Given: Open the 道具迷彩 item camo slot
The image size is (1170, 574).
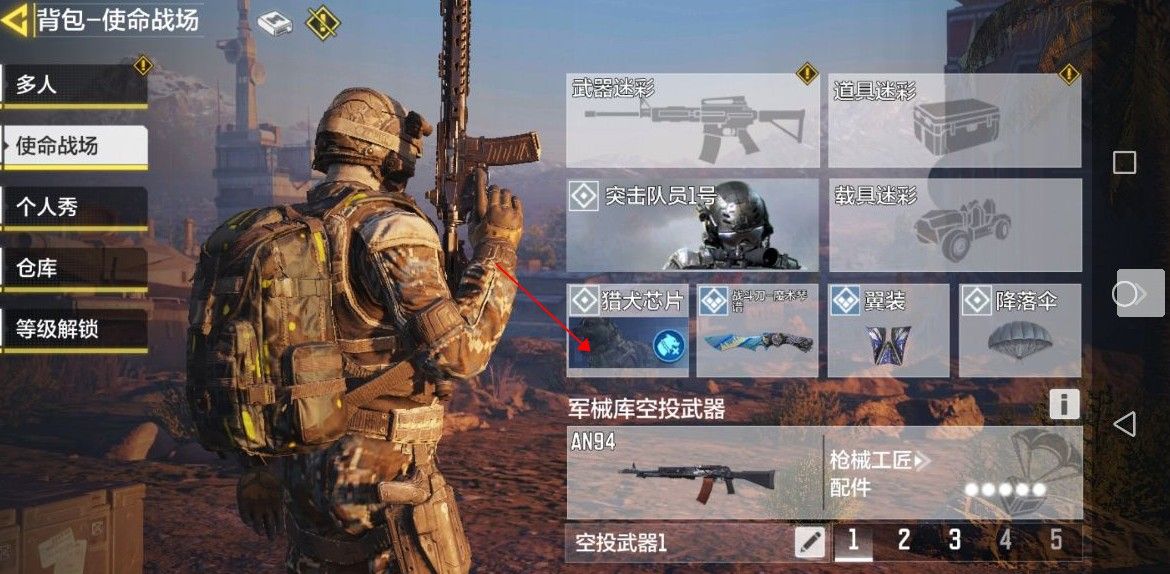Looking at the screenshot, I should [x=954, y=120].
